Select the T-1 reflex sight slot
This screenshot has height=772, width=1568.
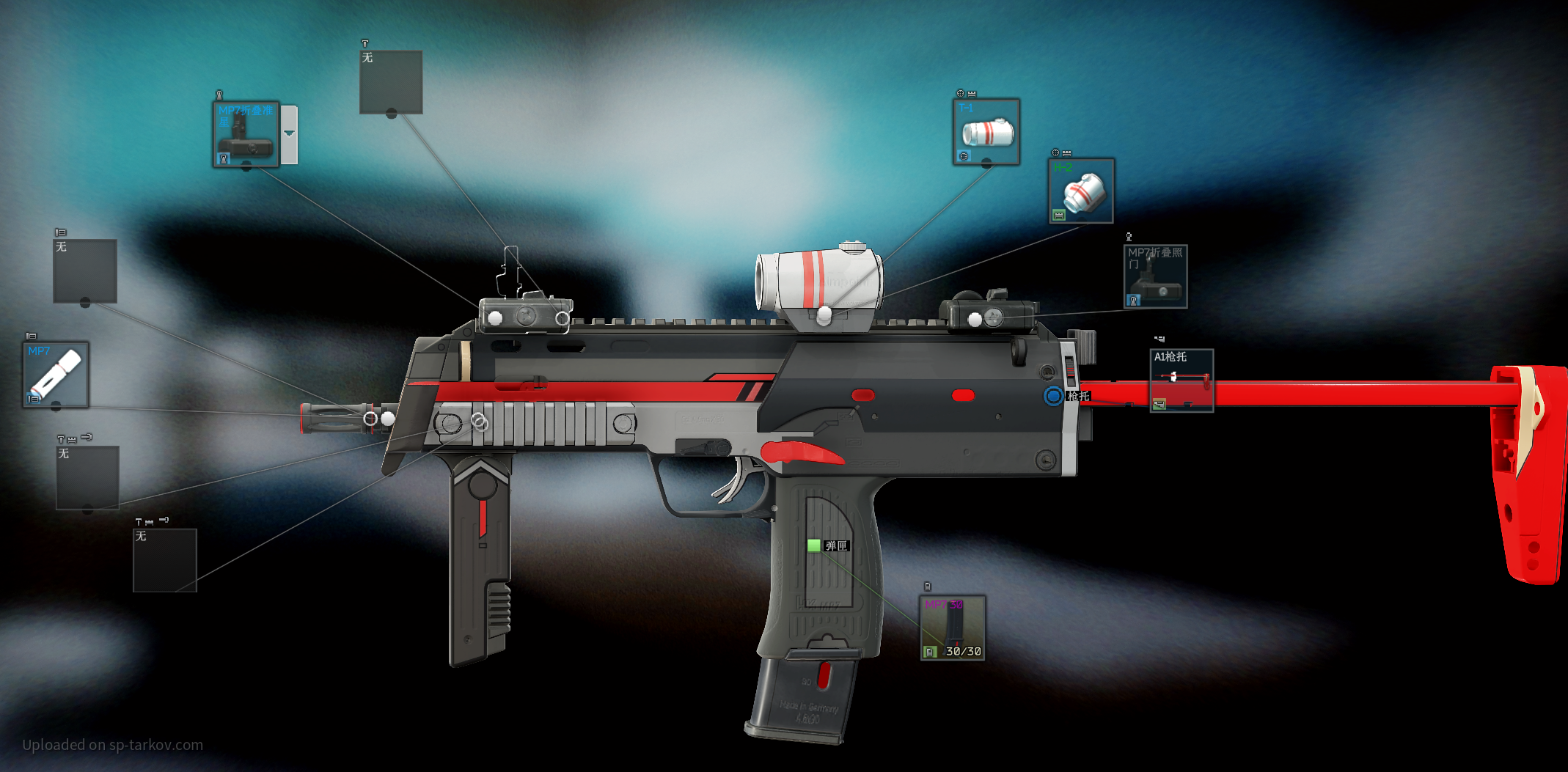click(986, 133)
